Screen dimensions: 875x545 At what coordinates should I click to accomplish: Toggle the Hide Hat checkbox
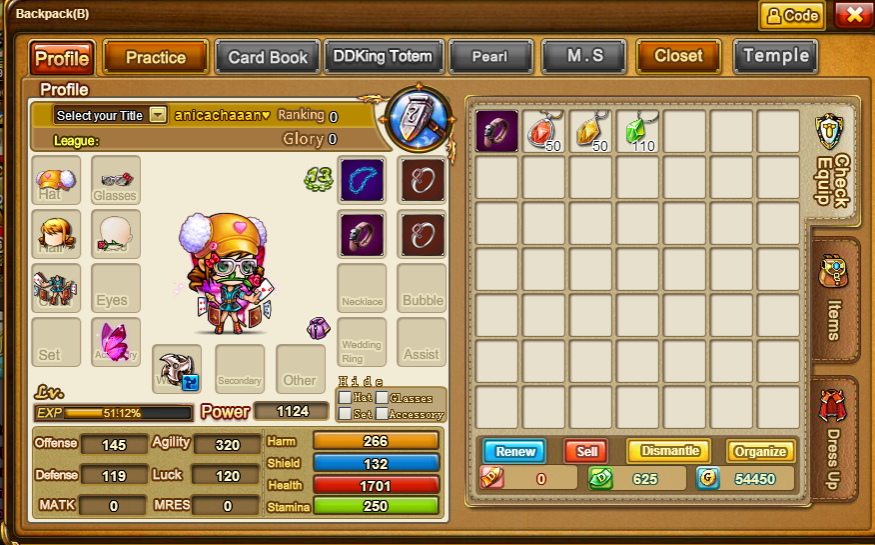pos(345,398)
